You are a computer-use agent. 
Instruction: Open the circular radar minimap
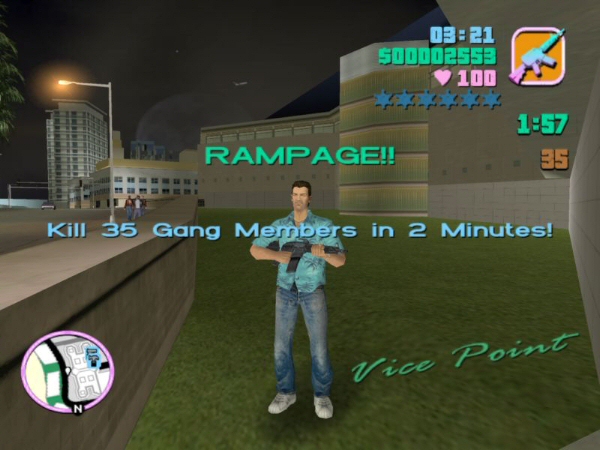pos(67,372)
